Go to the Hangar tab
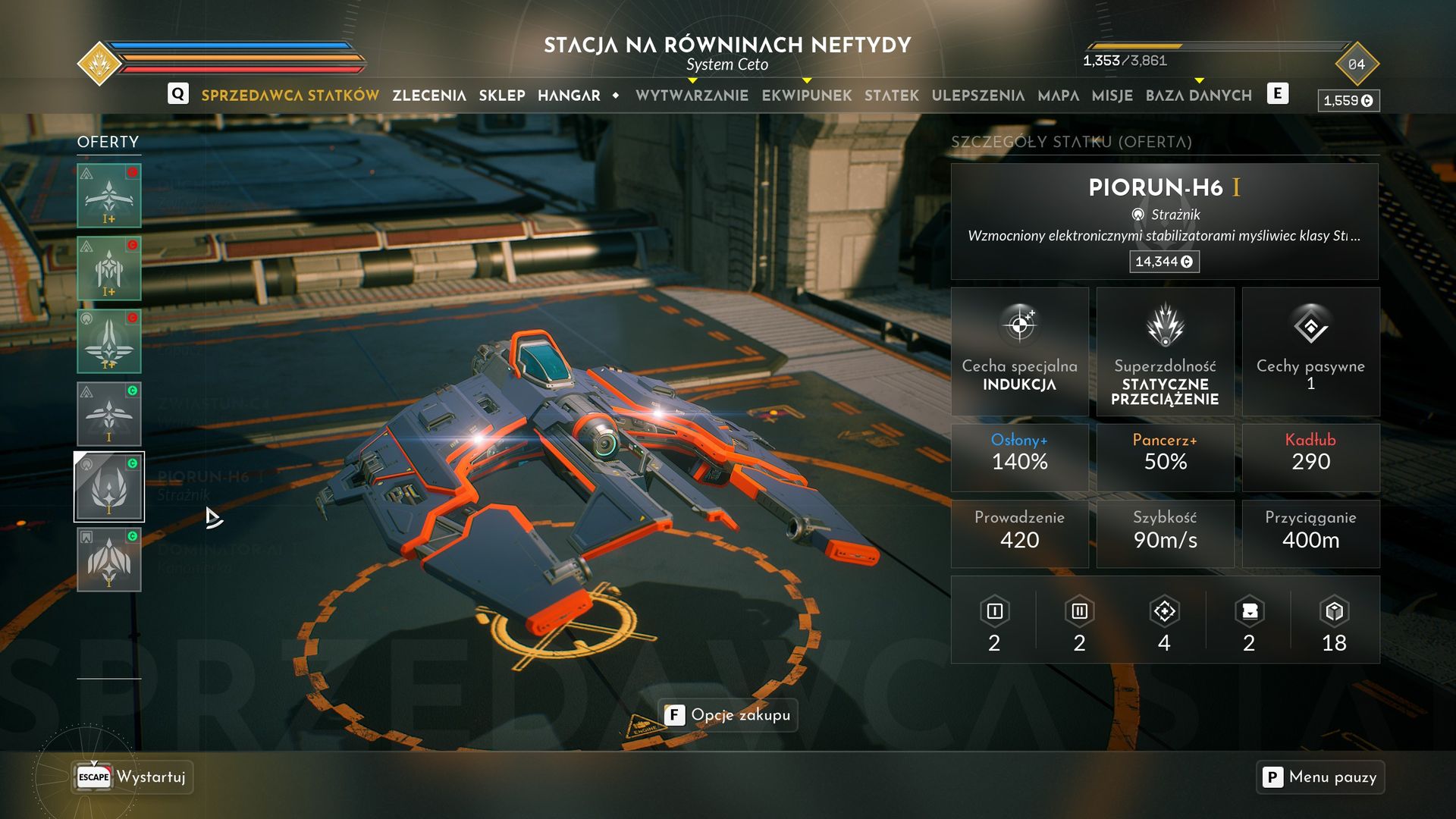Viewport: 1456px width, 819px height. [569, 96]
